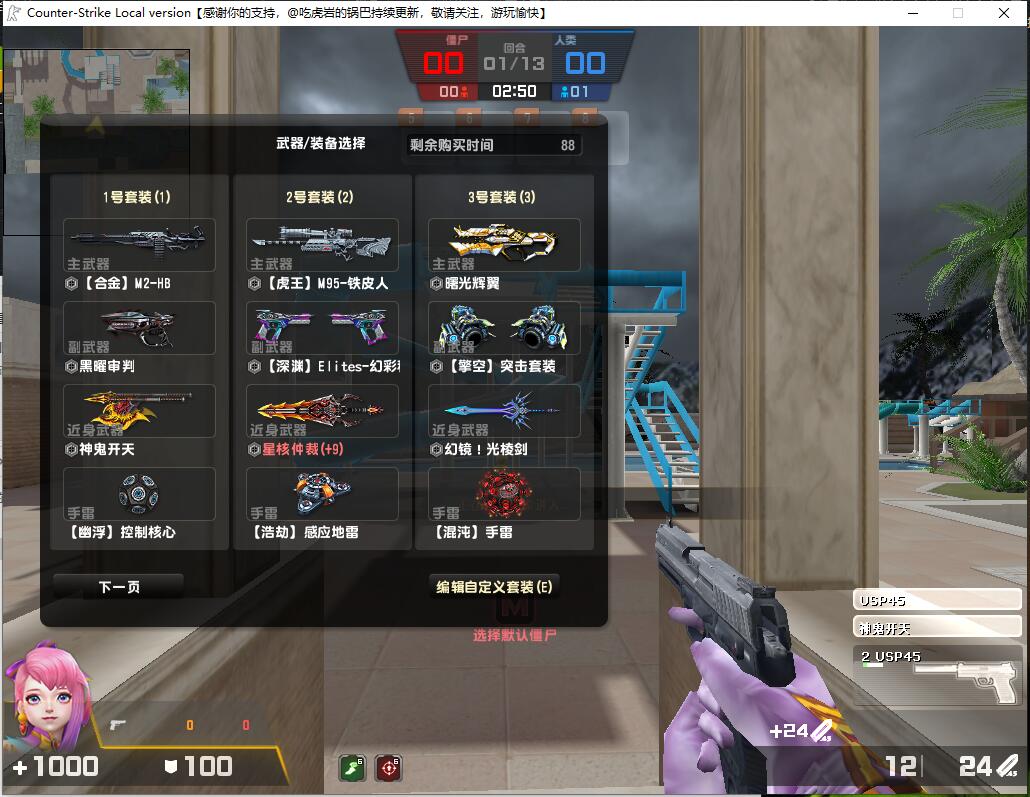Select loadout set 3 header
Image resolution: width=1030 pixels, height=797 pixels.
[502, 197]
